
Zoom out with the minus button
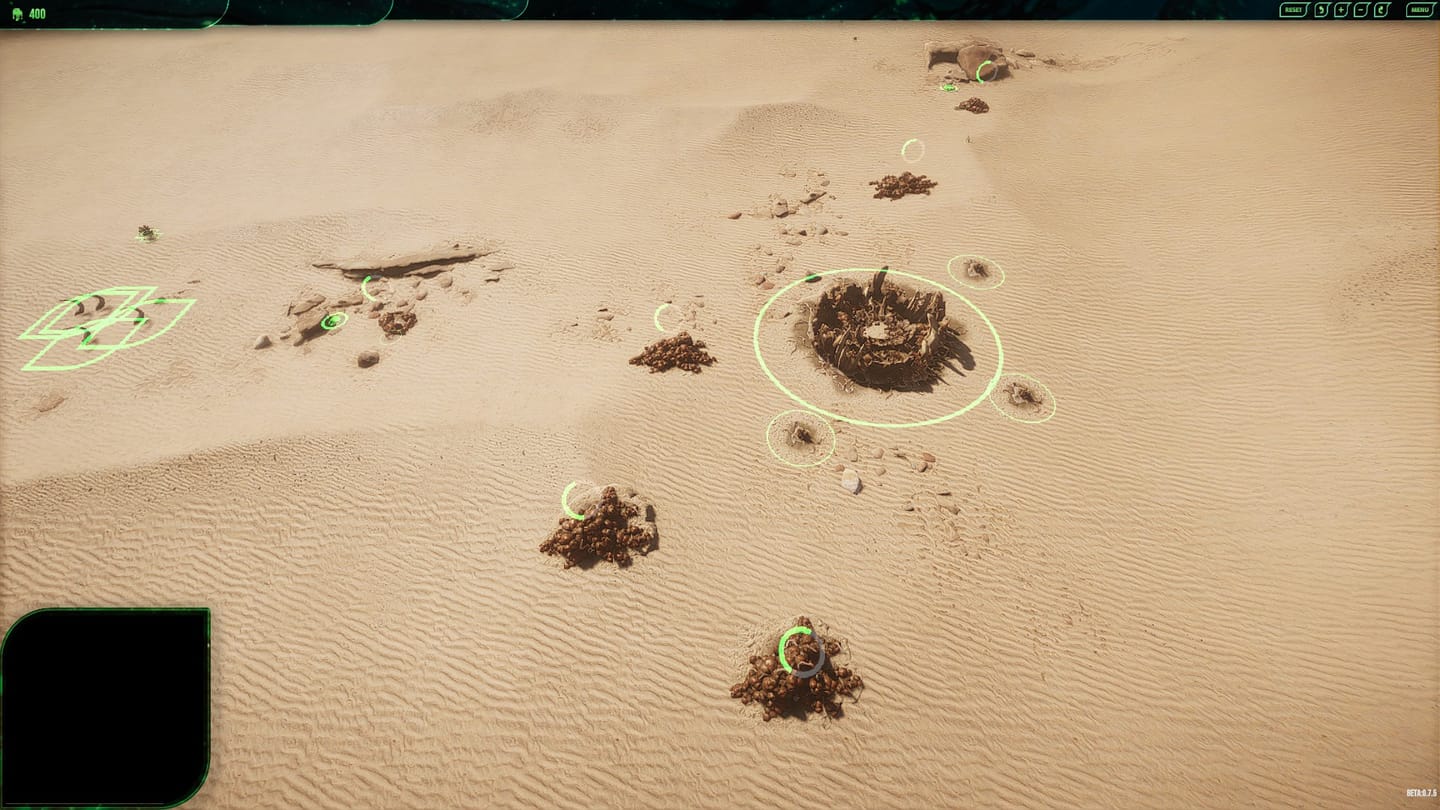pos(1361,10)
